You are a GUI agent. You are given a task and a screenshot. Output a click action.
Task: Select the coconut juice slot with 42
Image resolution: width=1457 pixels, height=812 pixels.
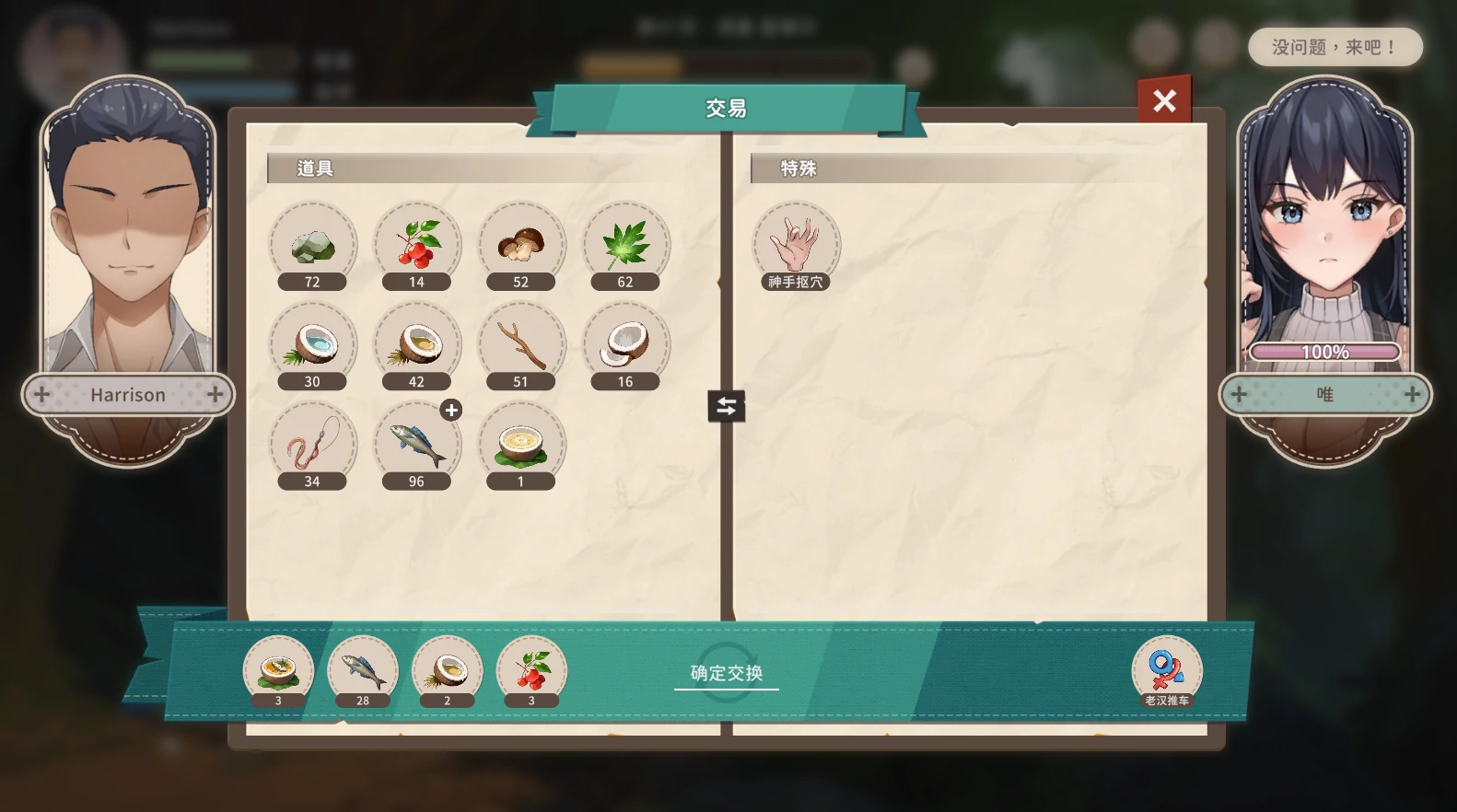pyautogui.click(x=416, y=344)
